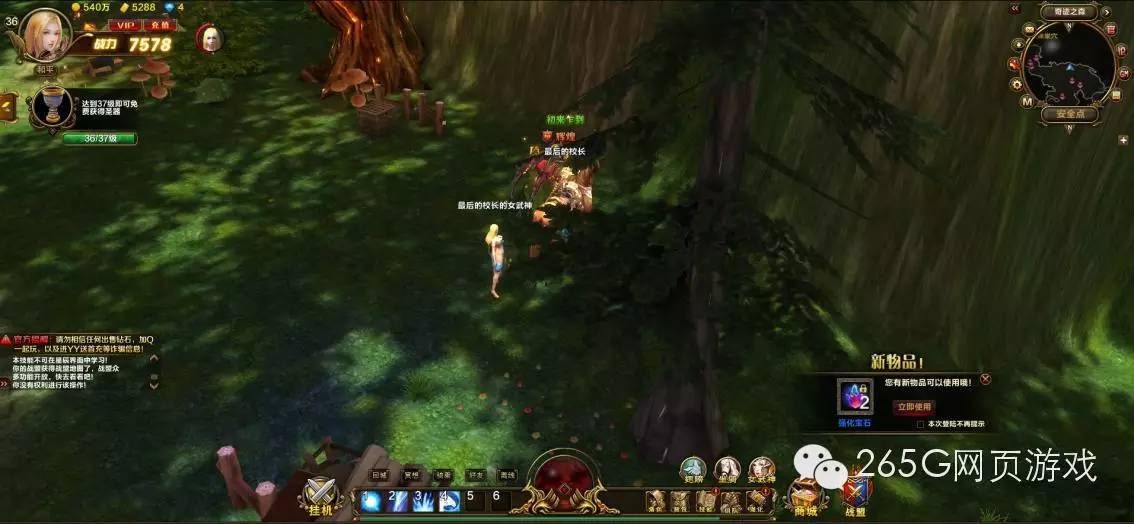Click the 安全点 safe zone button
This screenshot has height=524, width=1134.
(1069, 114)
